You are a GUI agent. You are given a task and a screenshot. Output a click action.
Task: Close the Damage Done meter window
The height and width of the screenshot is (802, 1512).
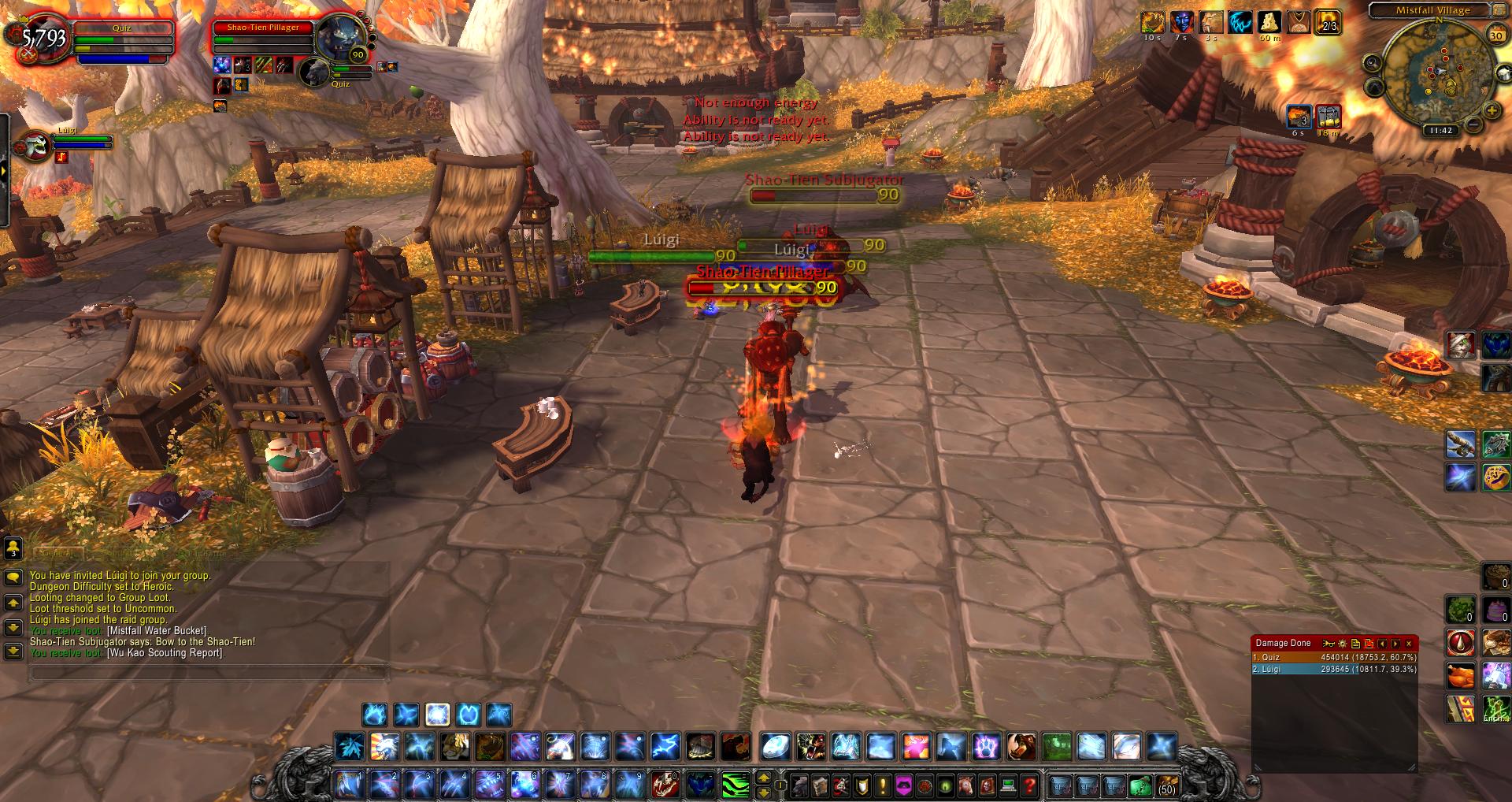coord(1409,644)
